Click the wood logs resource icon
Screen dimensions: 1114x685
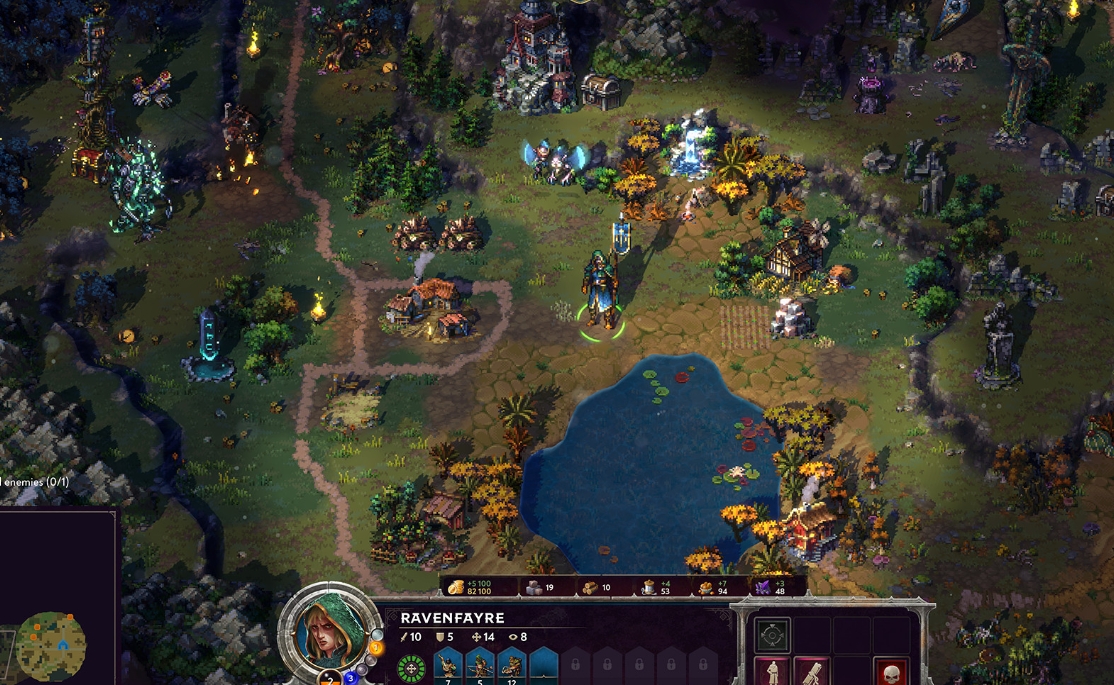pyautogui.click(x=591, y=588)
